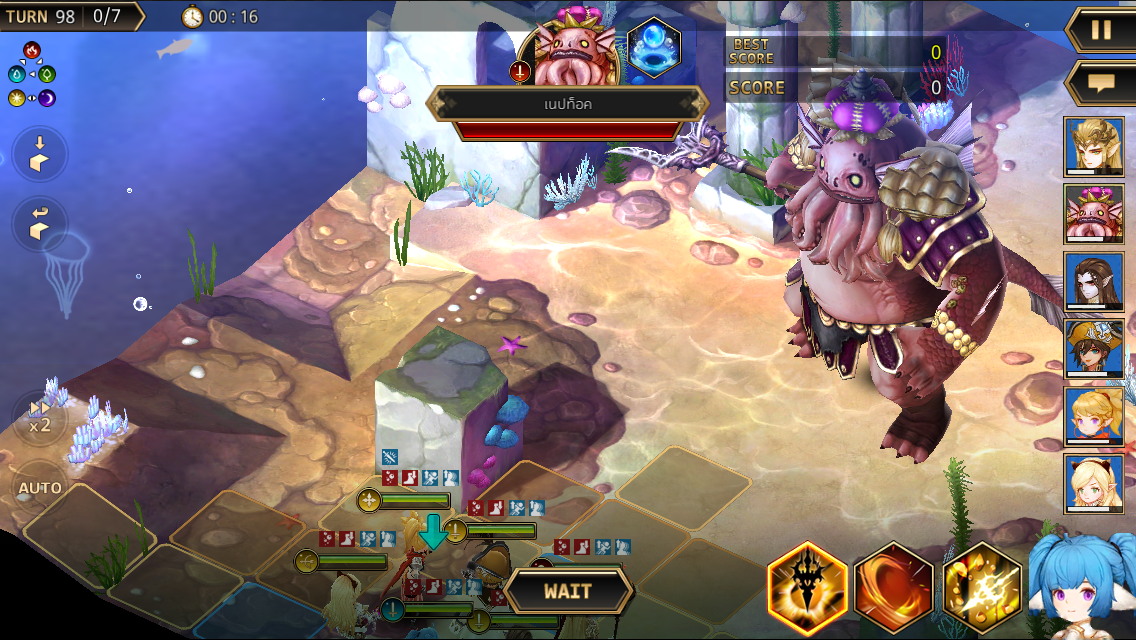Viewport: 1136px width, 640px height.
Task: Select the pink boss turn-order portrait
Action: [x=1094, y=215]
